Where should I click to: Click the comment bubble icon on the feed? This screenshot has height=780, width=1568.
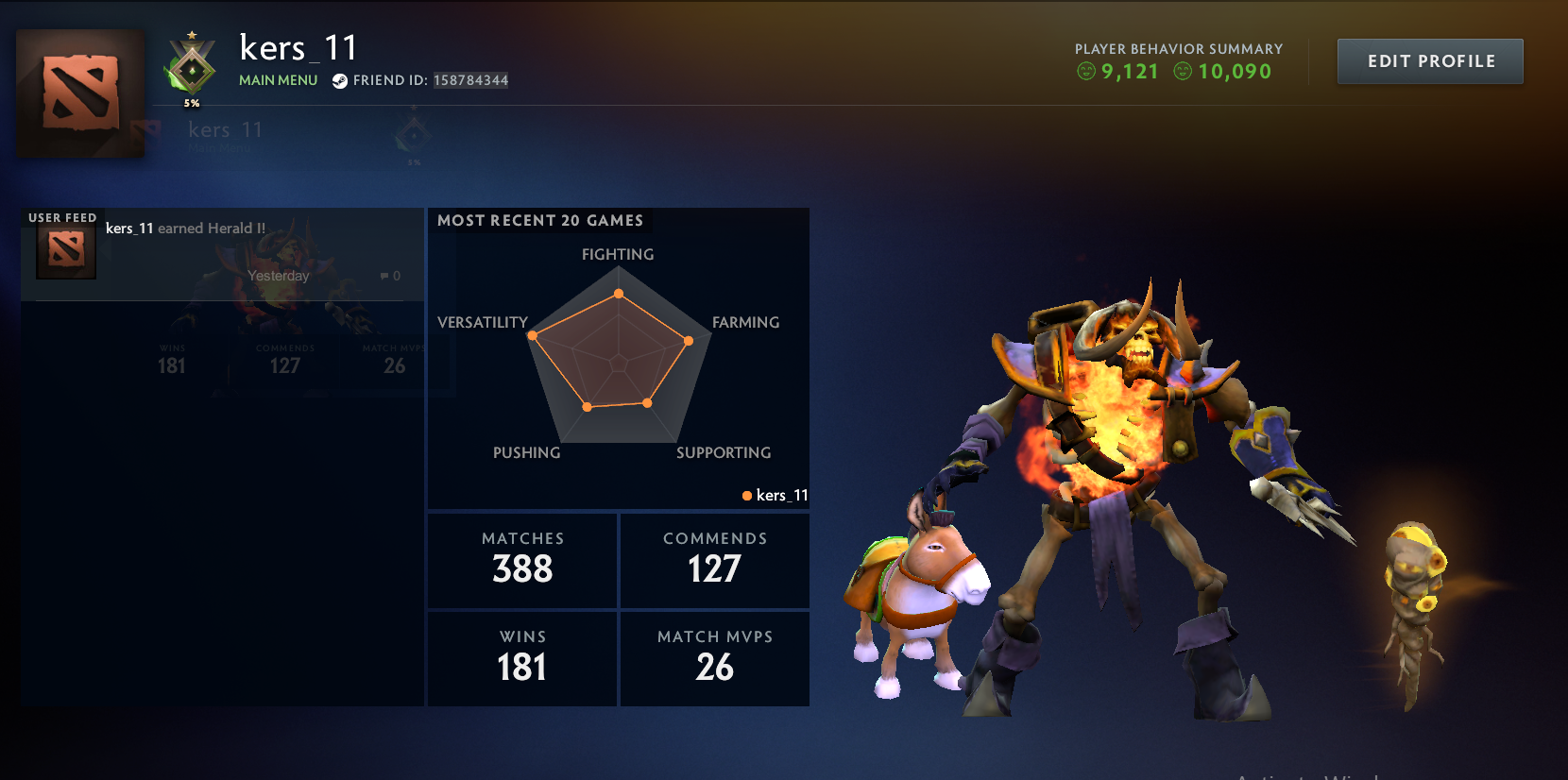pos(384,276)
